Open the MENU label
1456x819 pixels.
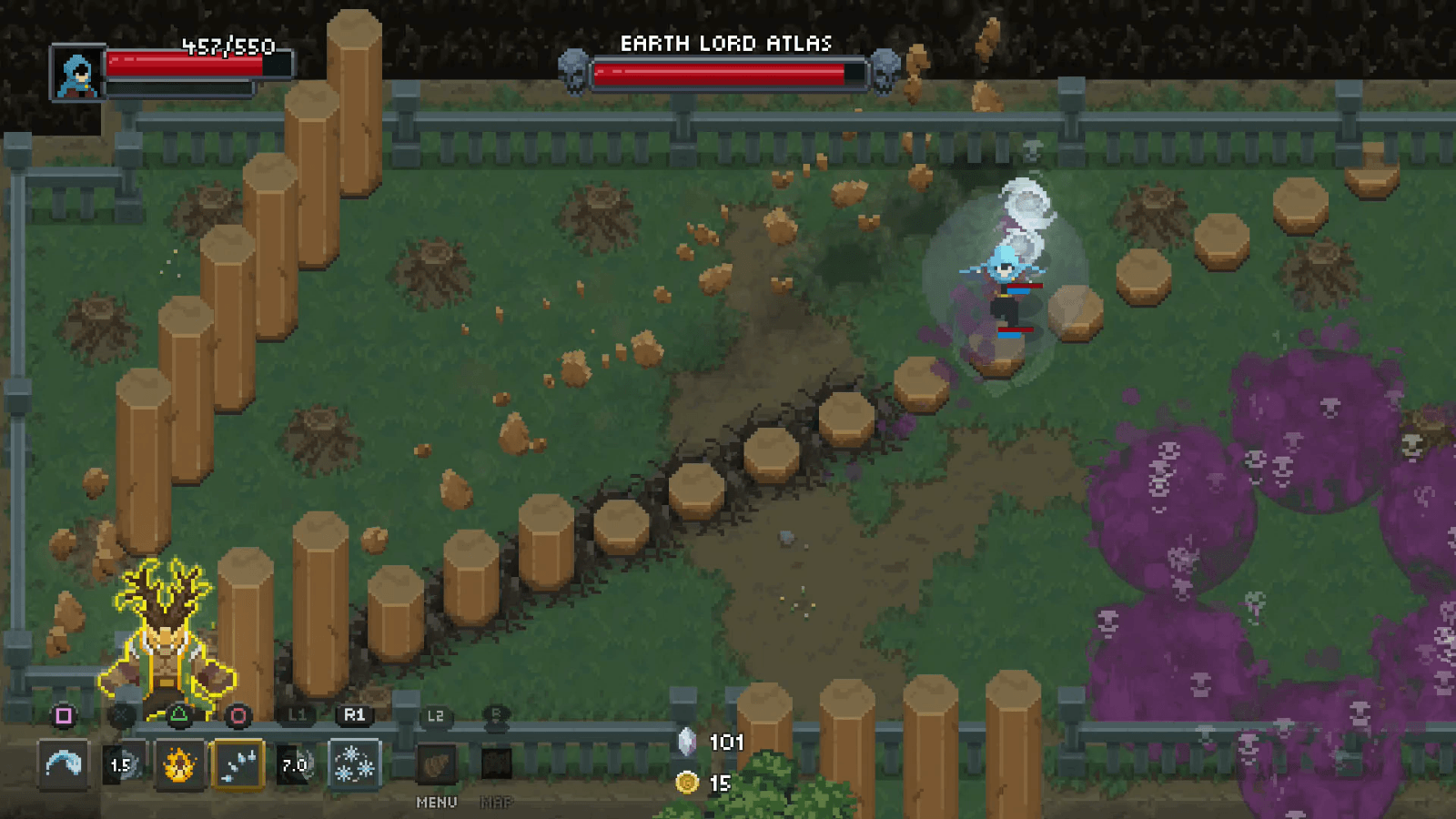click(435, 804)
